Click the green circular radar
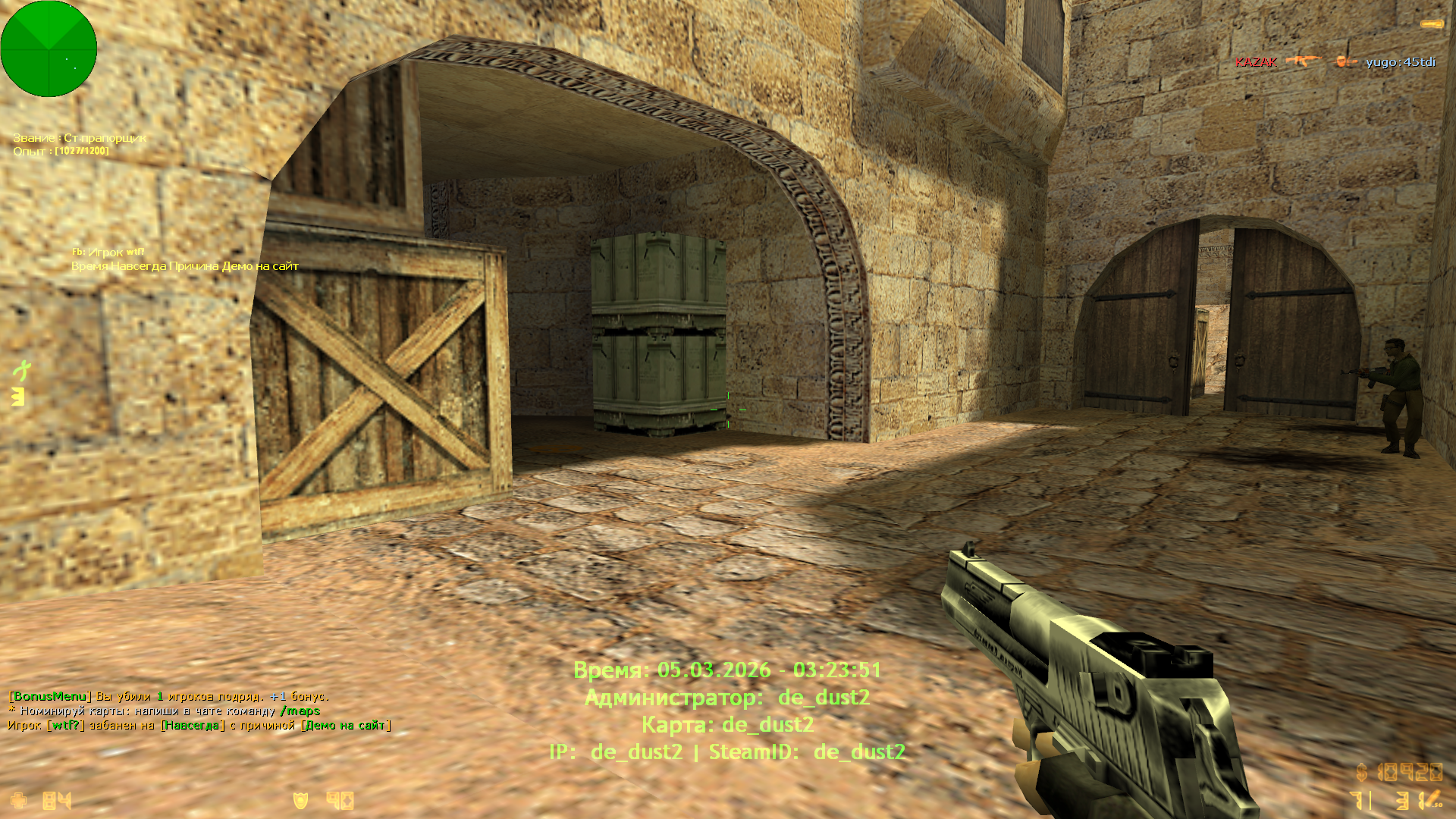The height and width of the screenshot is (819, 1456). [x=49, y=49]
